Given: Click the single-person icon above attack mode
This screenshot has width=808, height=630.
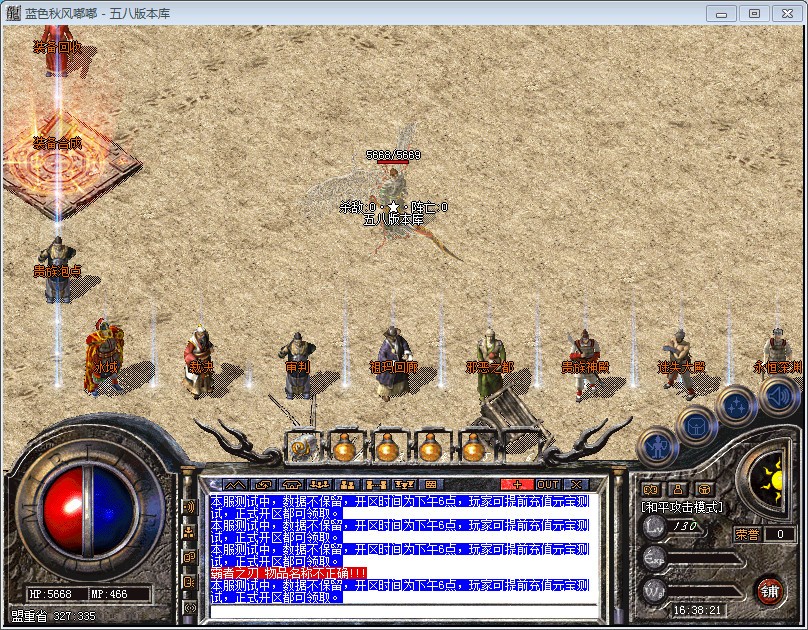Looking at the screenshot, I should 678,489.
